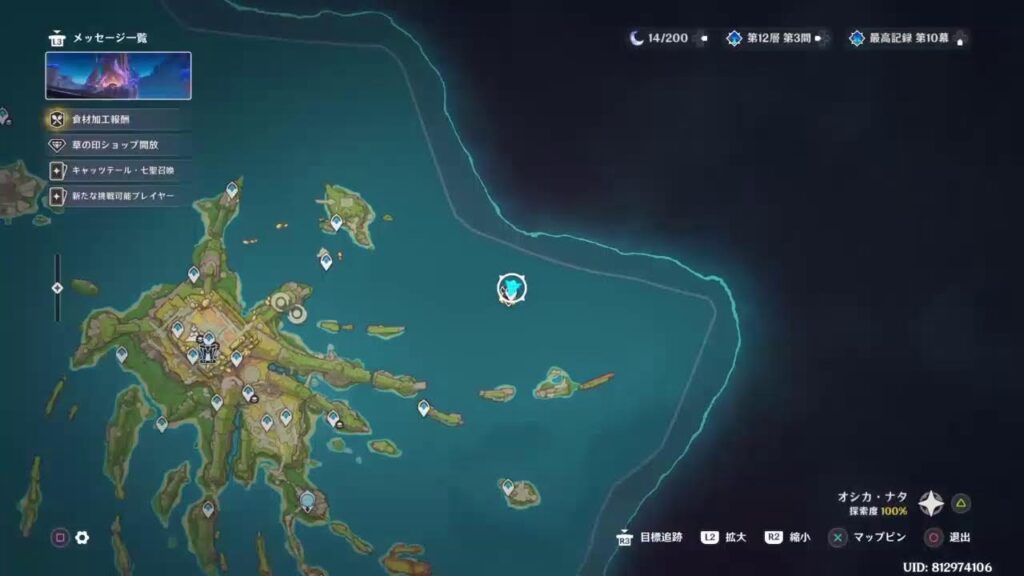Open the 最高記録 第10幕 theater record
Viewport: 1024px width, 576px height.
(x=905, y=39)
